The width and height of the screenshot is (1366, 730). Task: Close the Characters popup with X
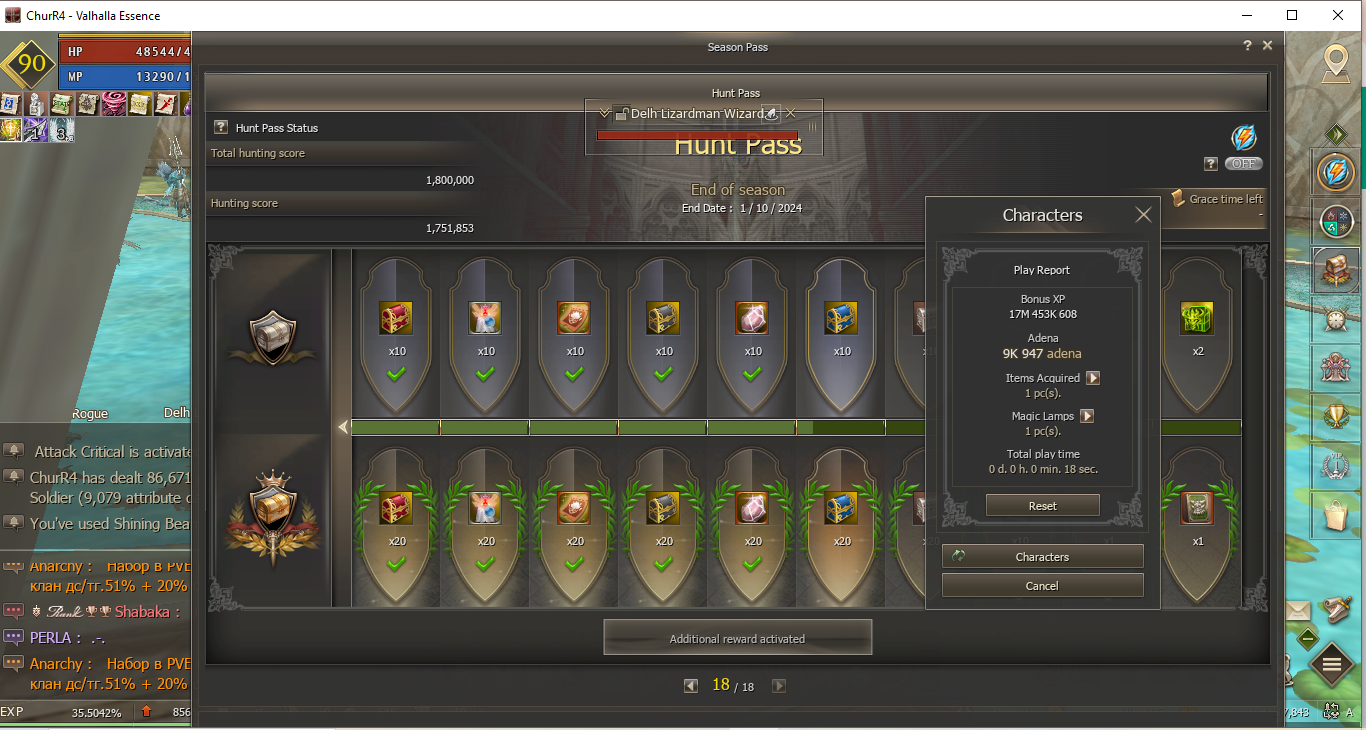pyautogui.click(x=1144, y=215)
